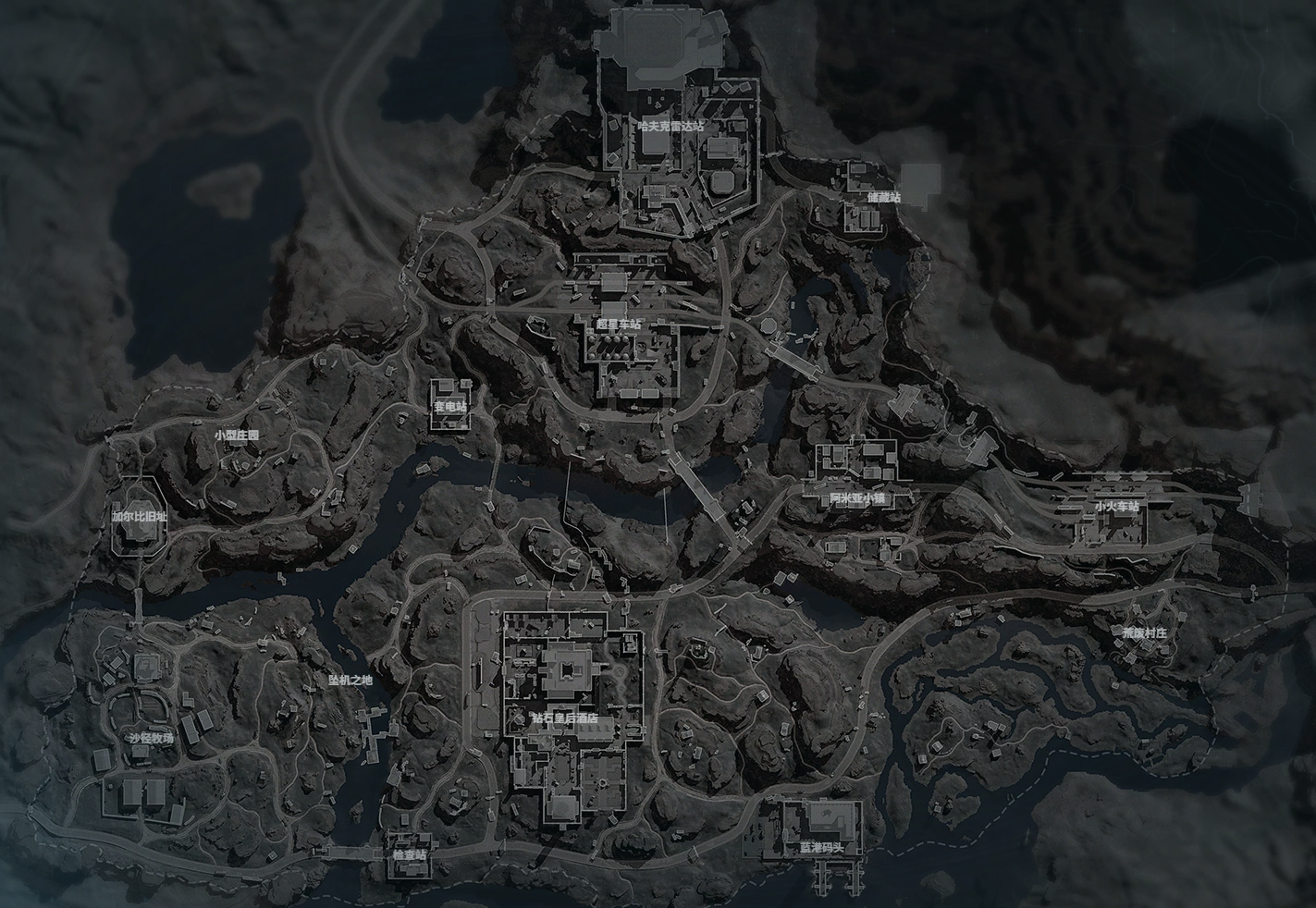Choose the 超星车站 location marker
1316x908 pixels.
618,325
